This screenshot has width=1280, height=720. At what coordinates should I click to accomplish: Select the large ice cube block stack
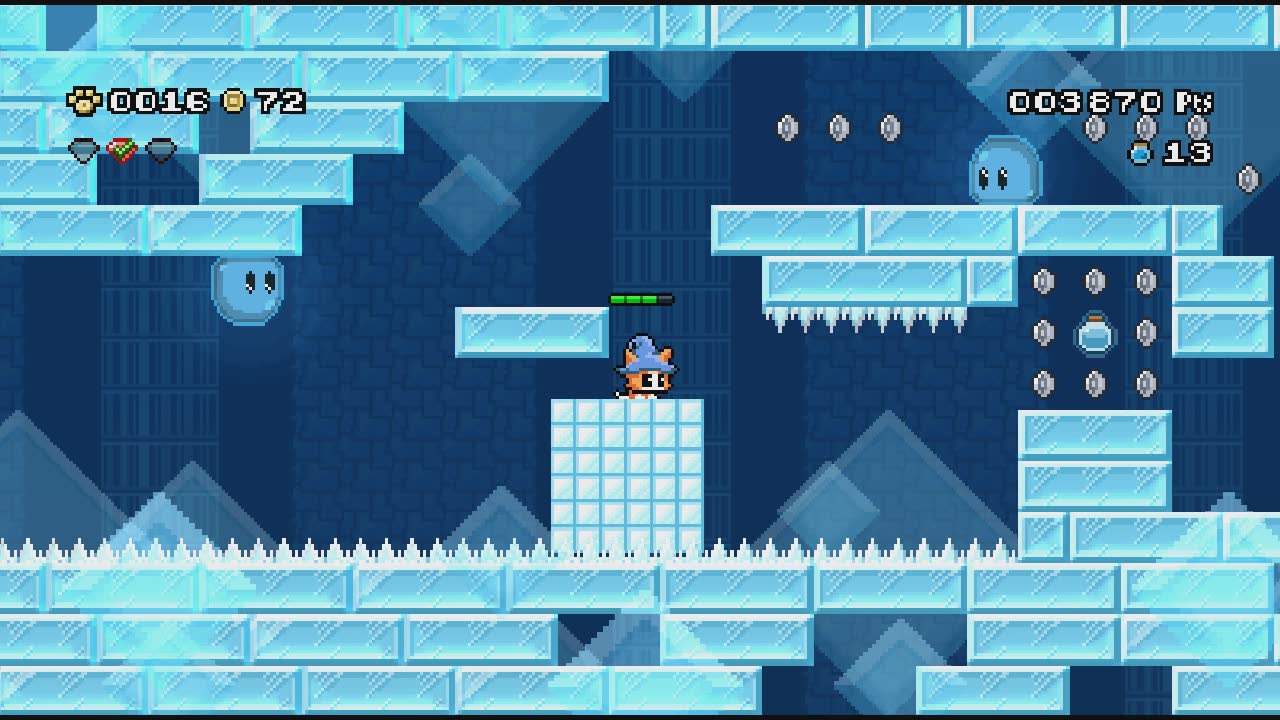[628, 470]
